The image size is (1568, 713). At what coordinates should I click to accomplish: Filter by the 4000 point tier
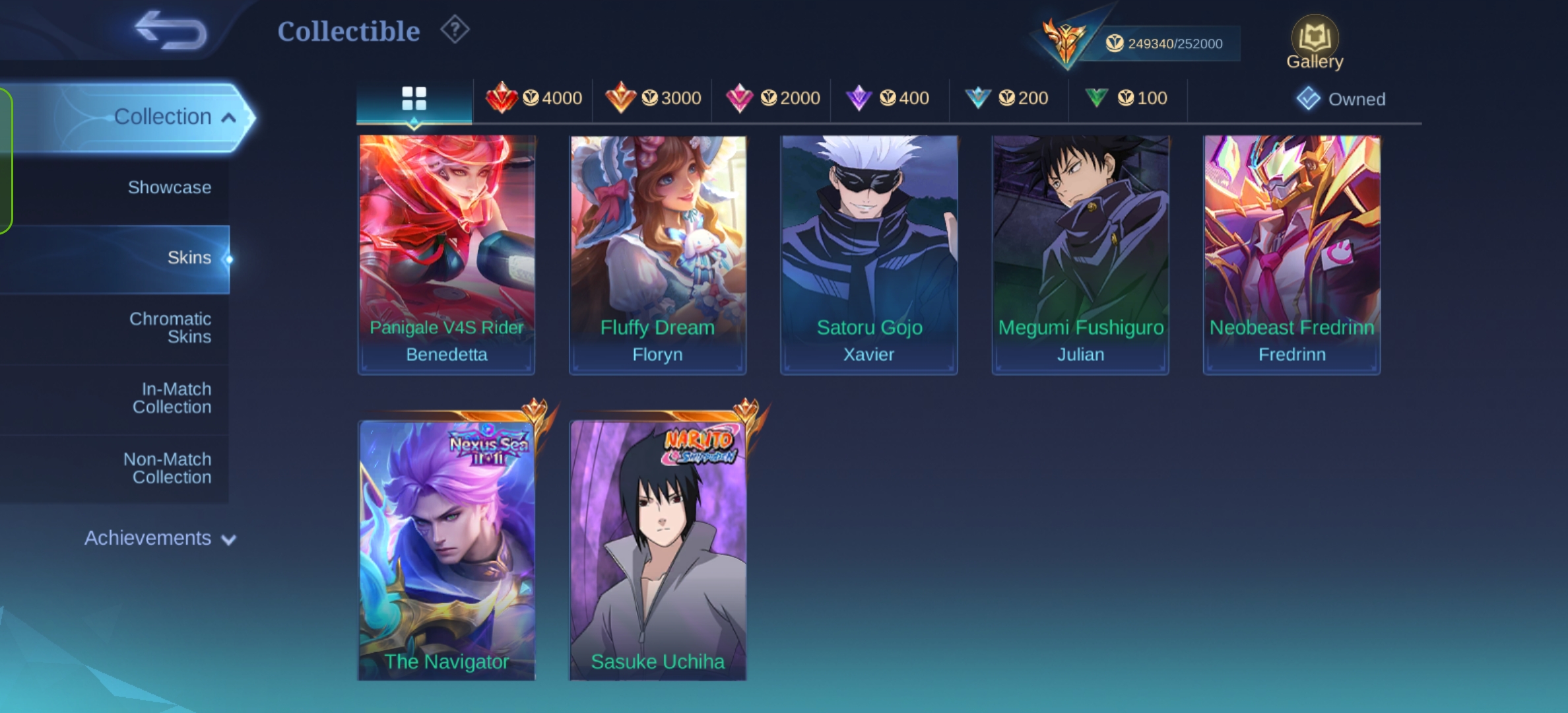(533, 99)
